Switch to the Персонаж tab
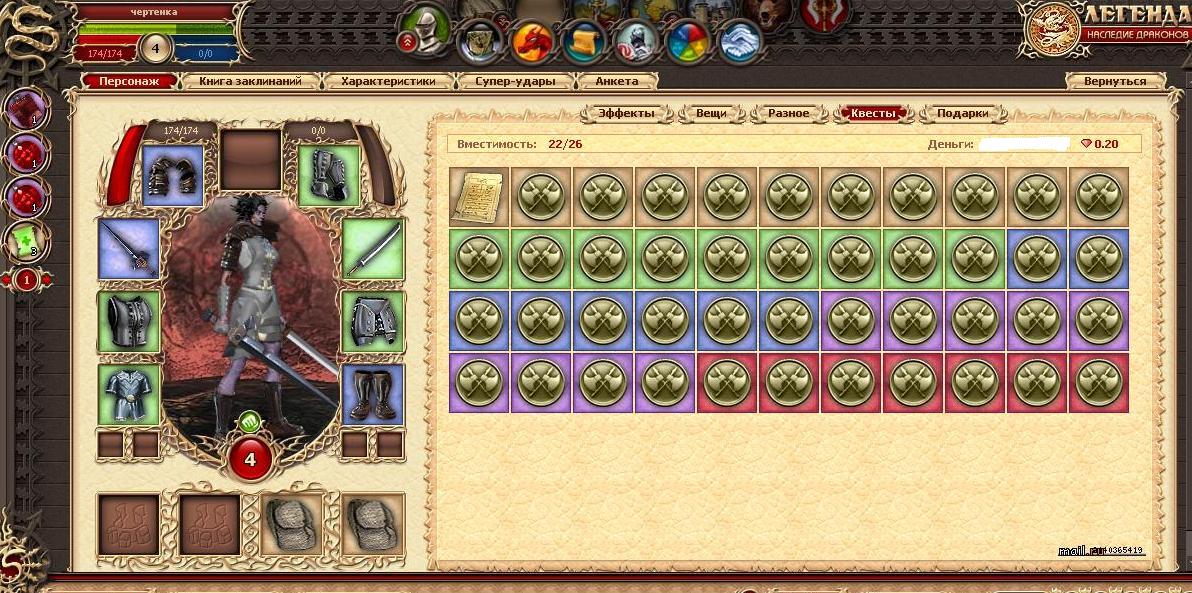 [130, 81]
